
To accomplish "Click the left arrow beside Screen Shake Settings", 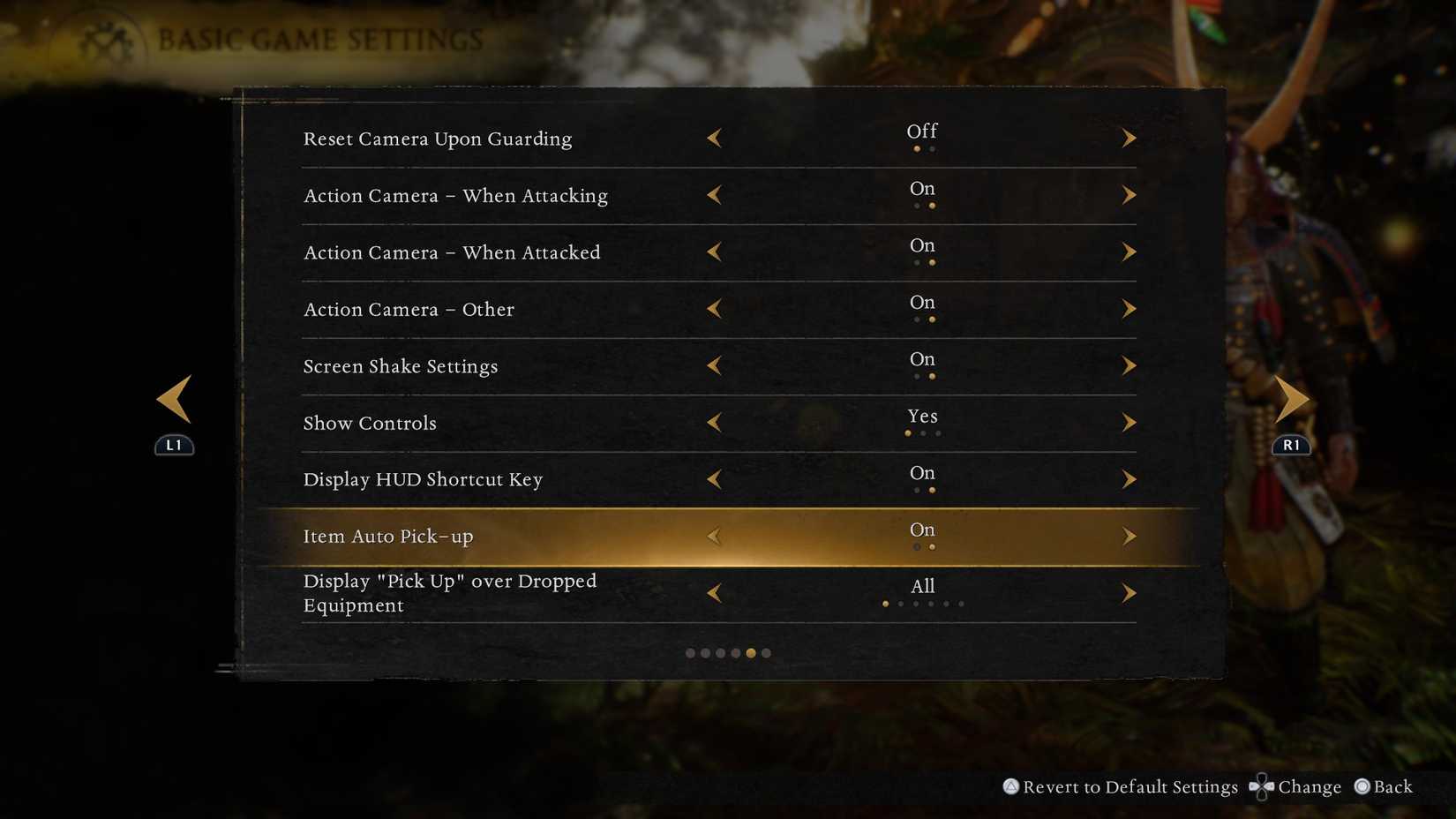I will click(714, 365).
